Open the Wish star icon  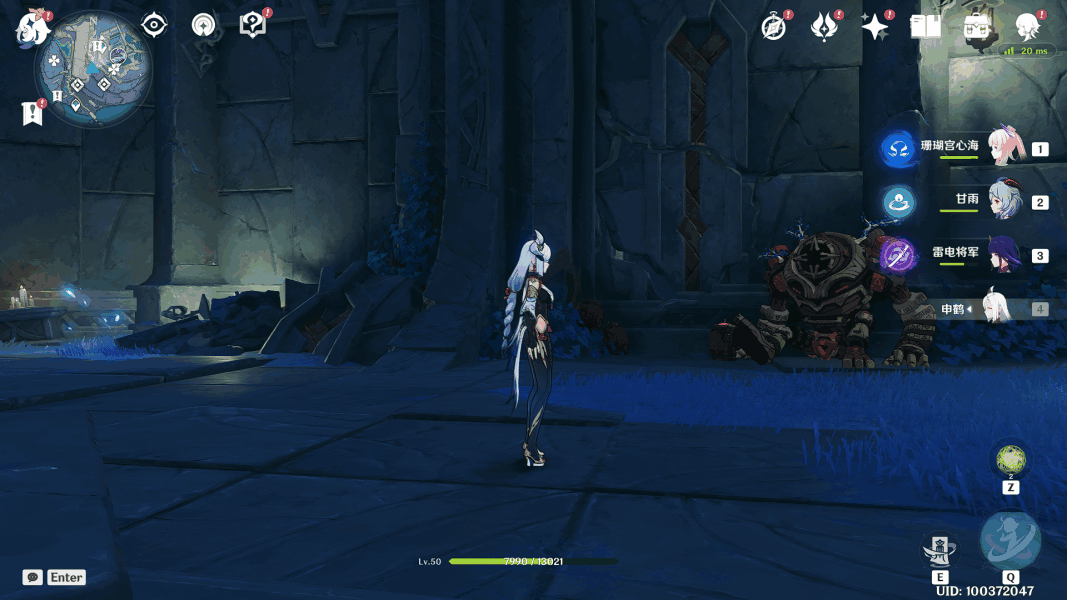tap(875, 27)
